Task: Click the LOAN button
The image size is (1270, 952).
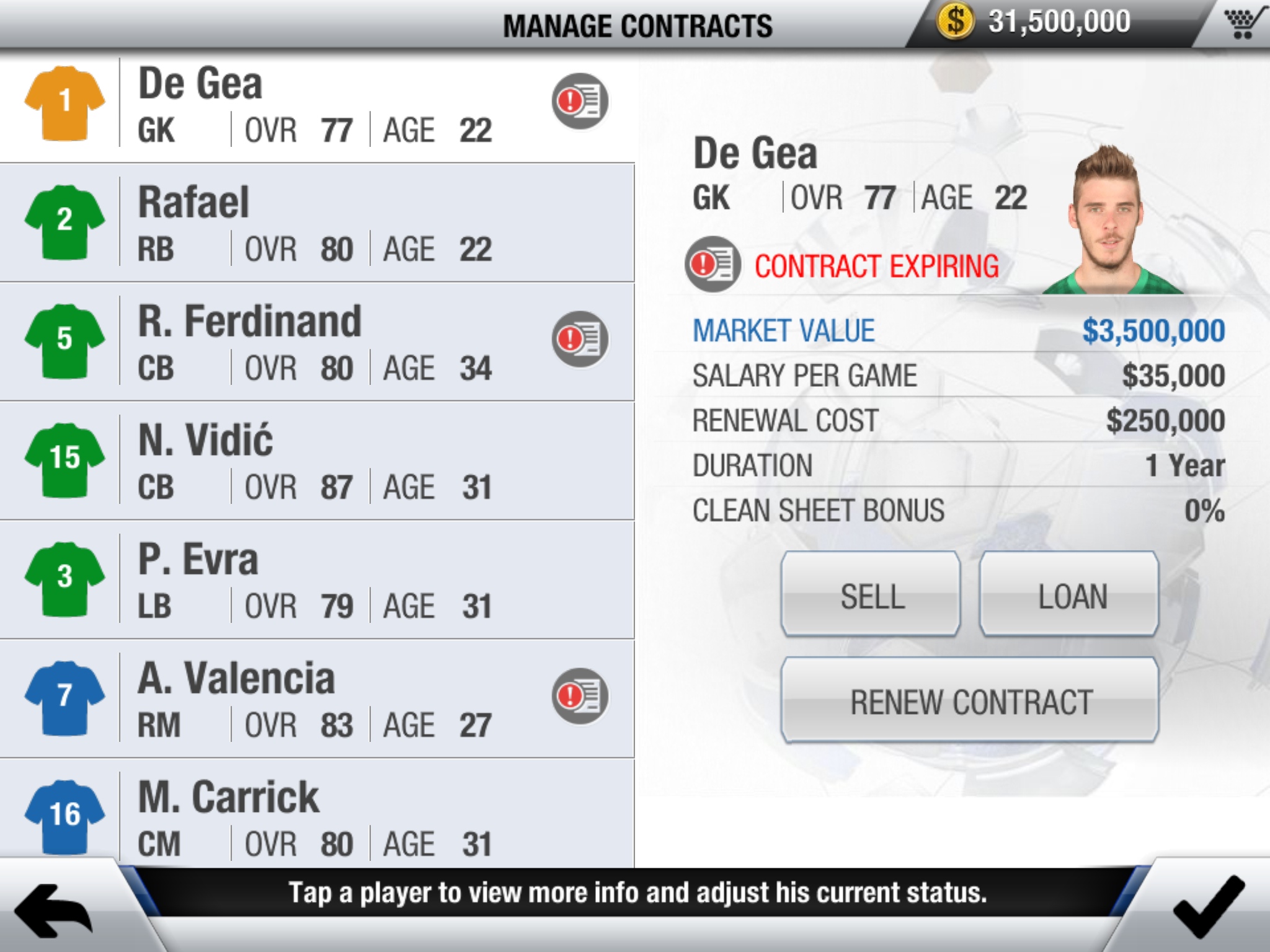Action: click(x=1070, y=595)
